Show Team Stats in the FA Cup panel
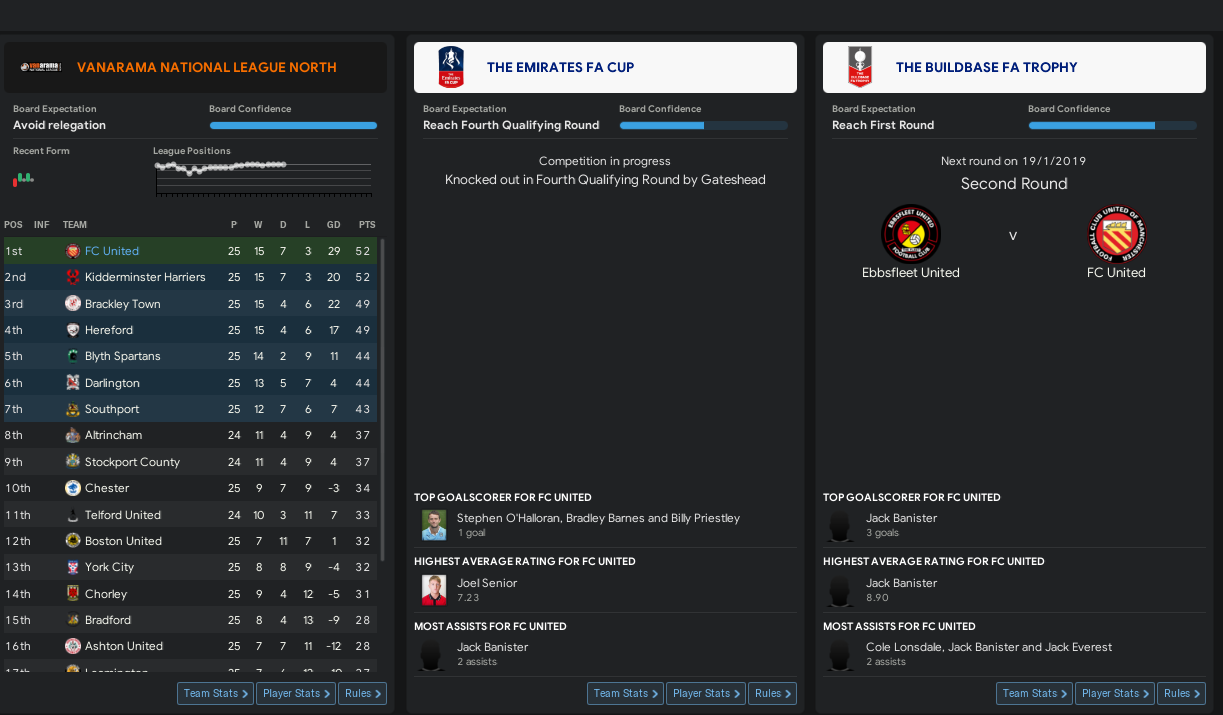The image size is (1223, 715). tap(626, 693)
